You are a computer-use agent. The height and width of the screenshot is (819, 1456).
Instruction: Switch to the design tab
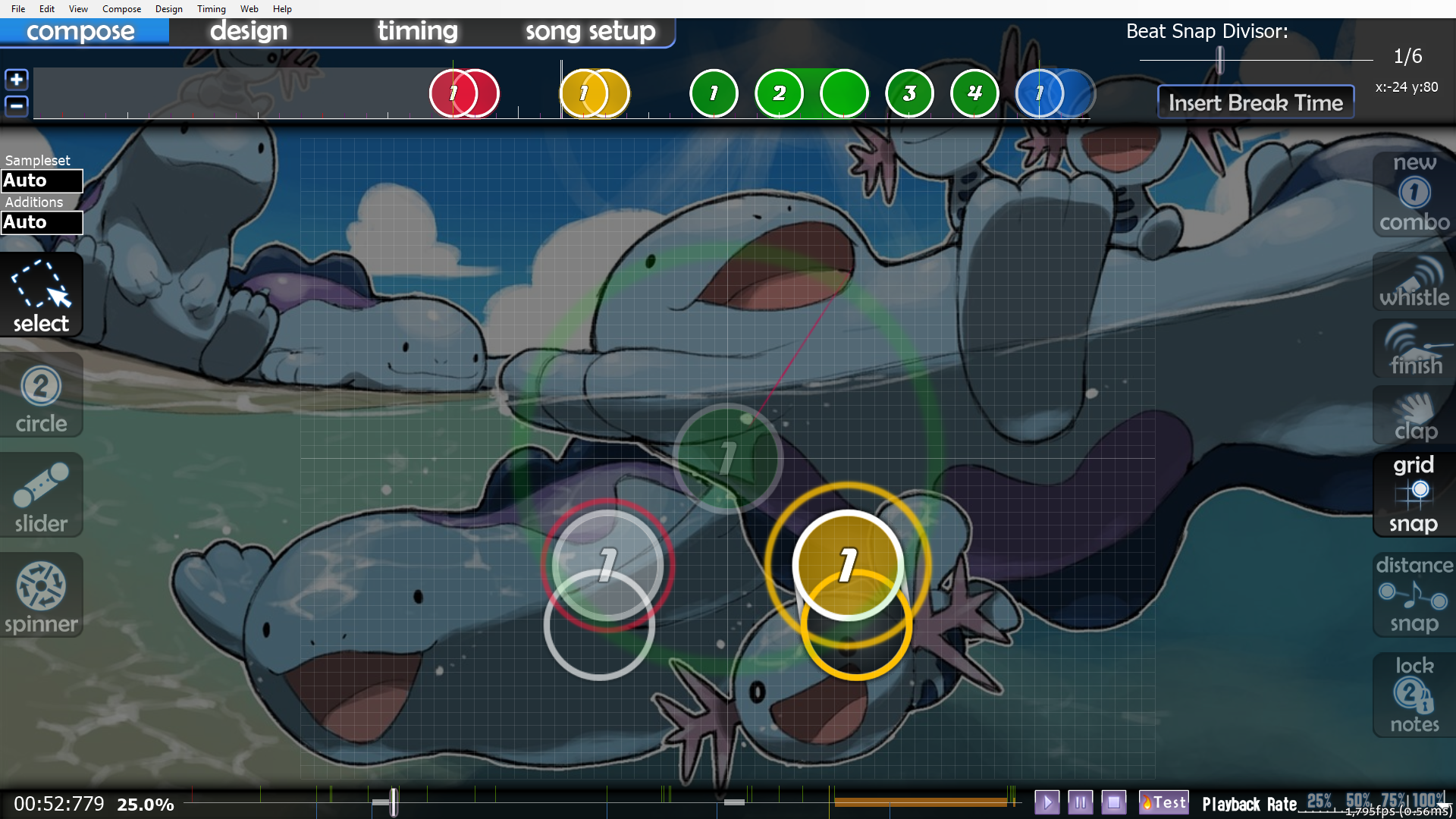[249, 31]
